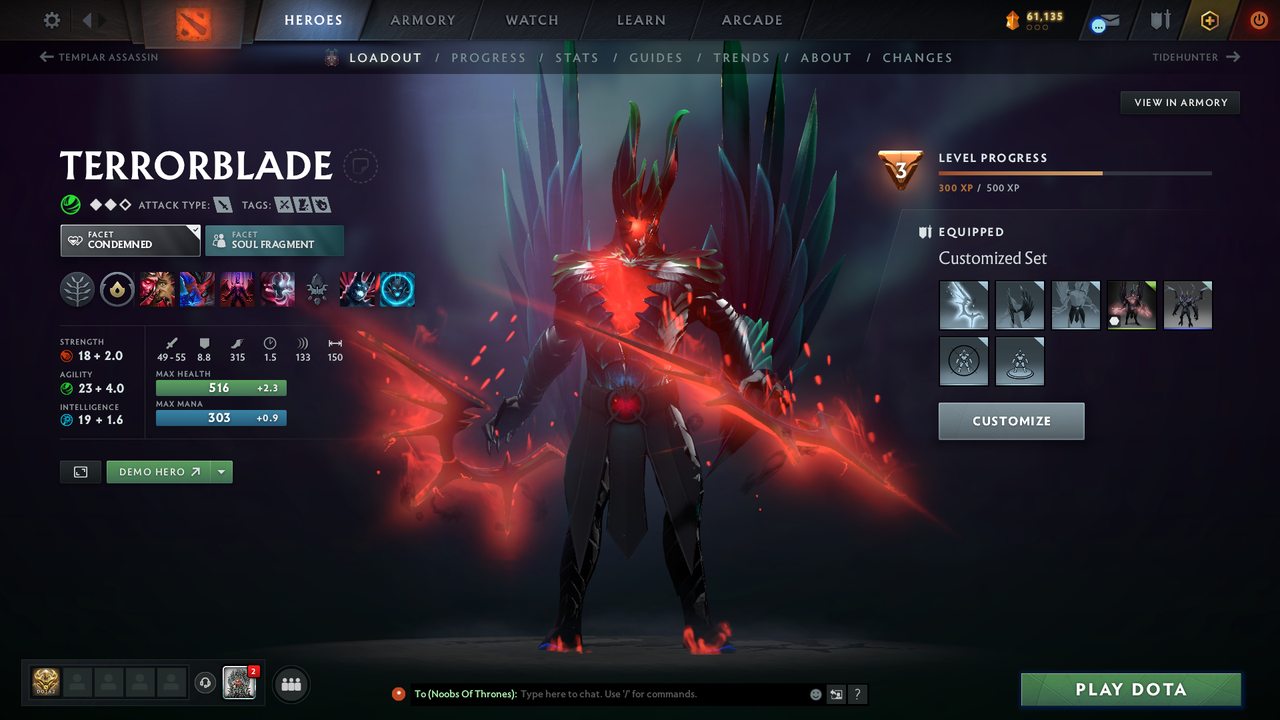Click the power button to exit Dota
This screenshot has height=720, width=1280.
(1258, 20)
